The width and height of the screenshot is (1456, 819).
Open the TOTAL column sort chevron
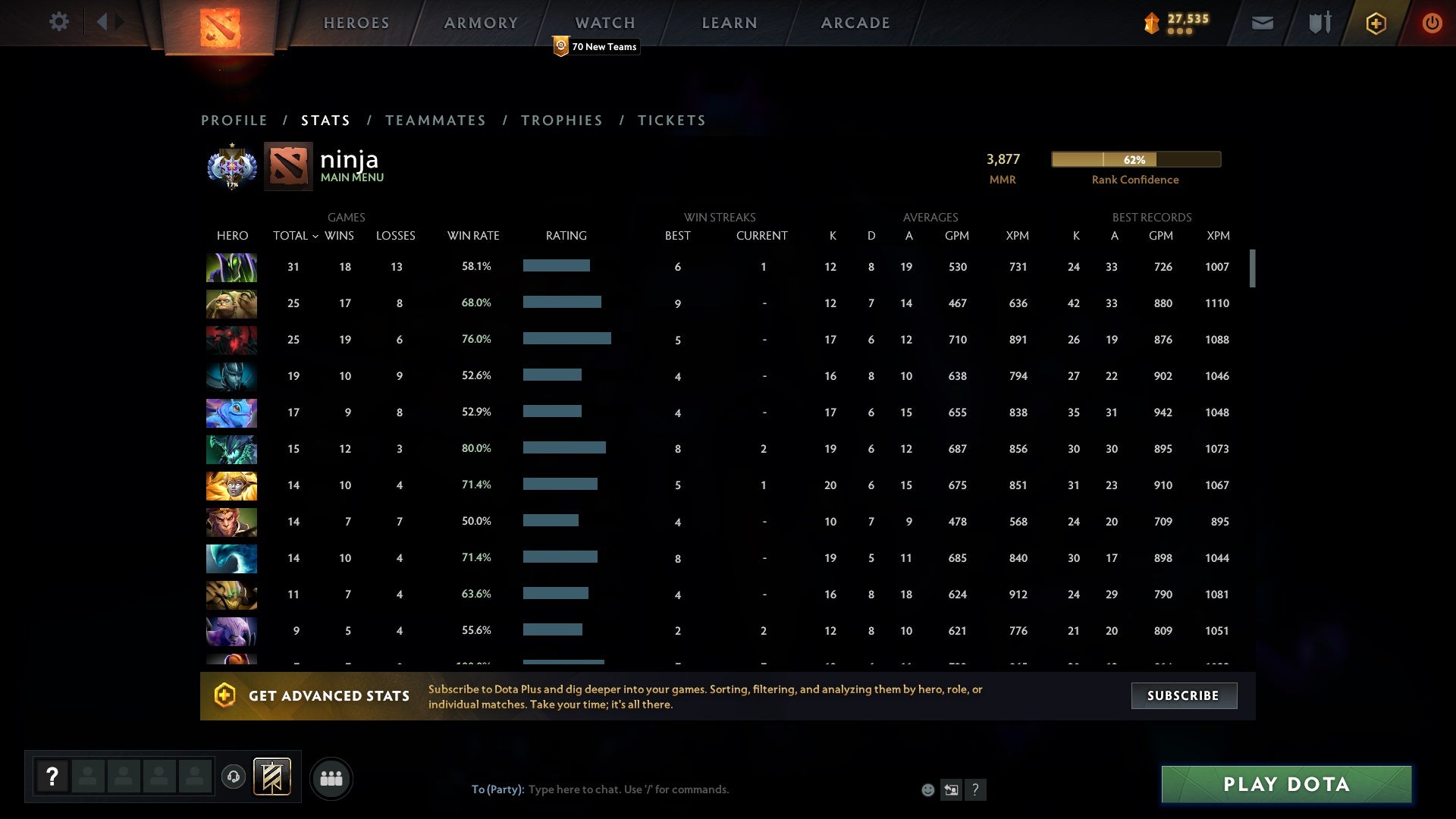317,236
